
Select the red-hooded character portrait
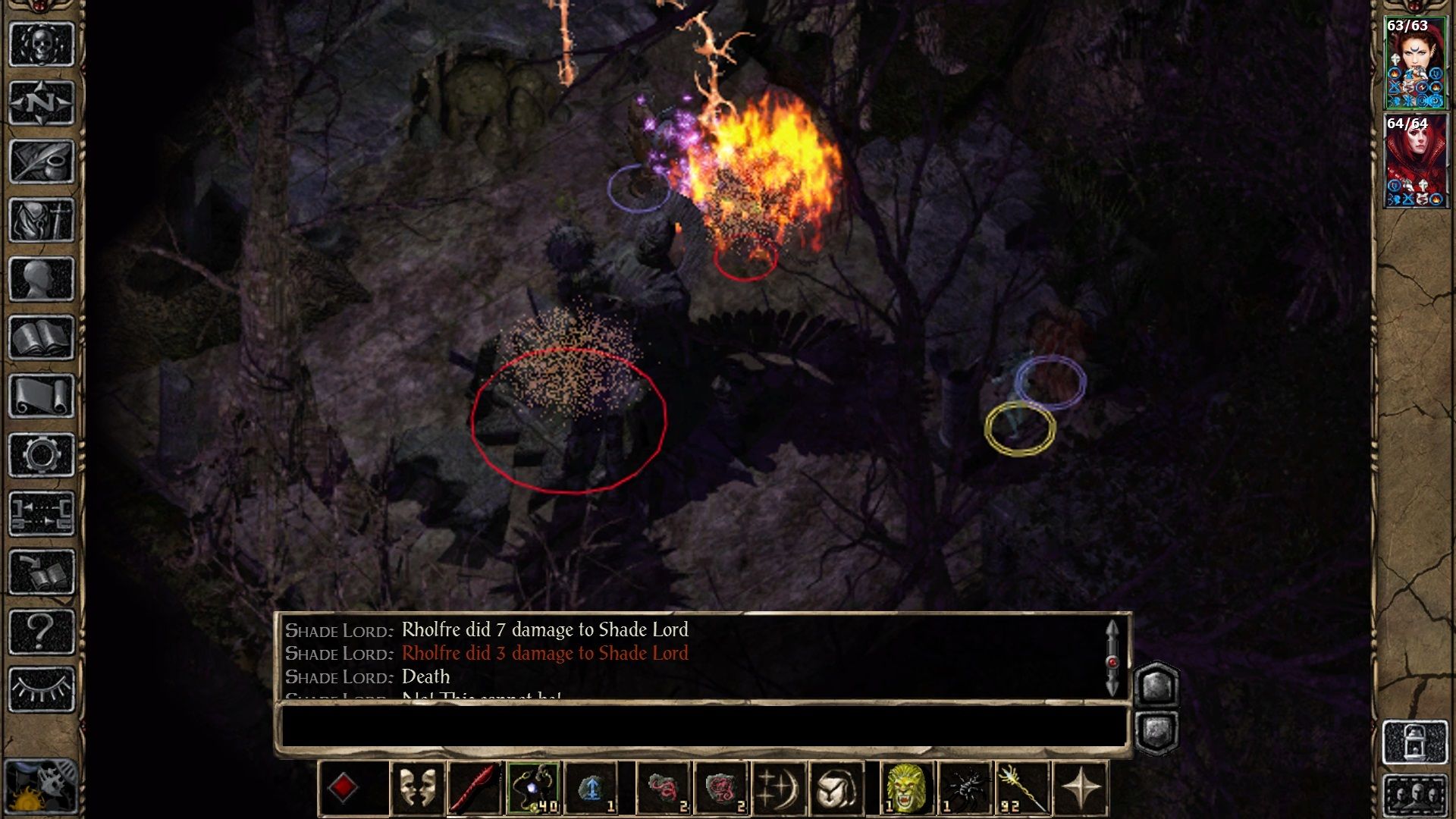tap(1415, 162)
